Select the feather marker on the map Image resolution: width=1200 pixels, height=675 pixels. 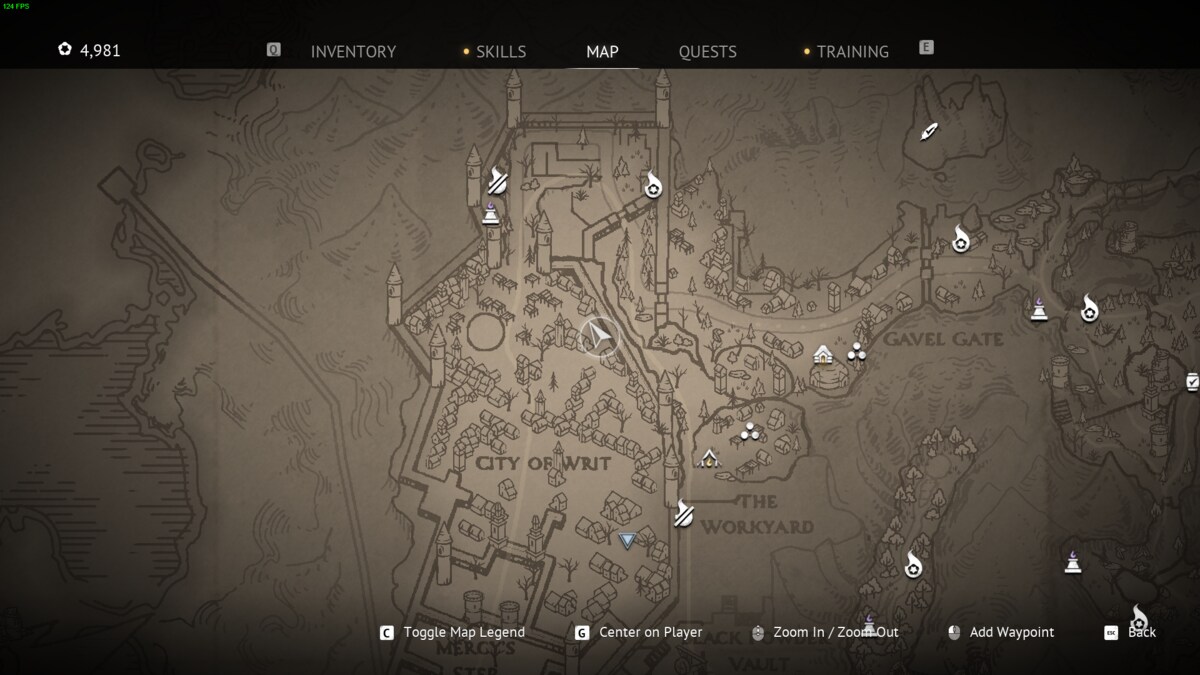point(930,132)
